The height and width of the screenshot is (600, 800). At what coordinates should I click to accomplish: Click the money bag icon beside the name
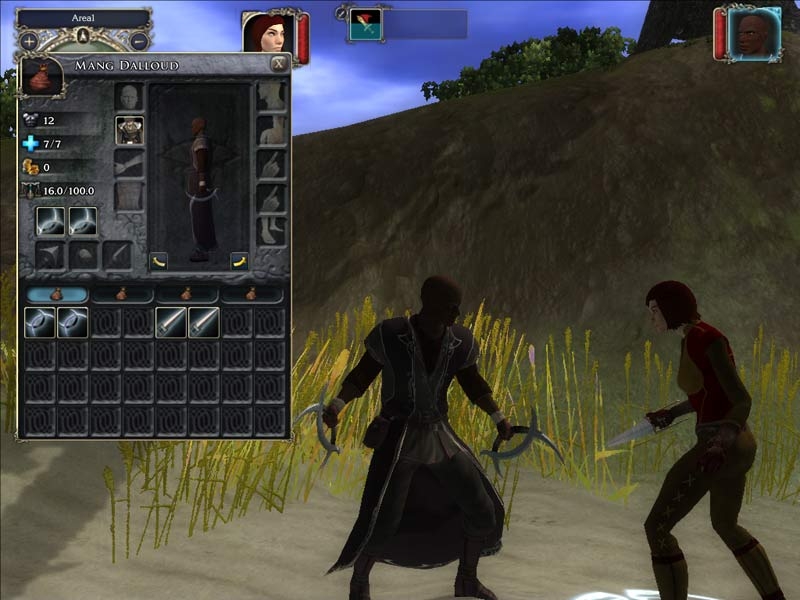coord(41,75)
